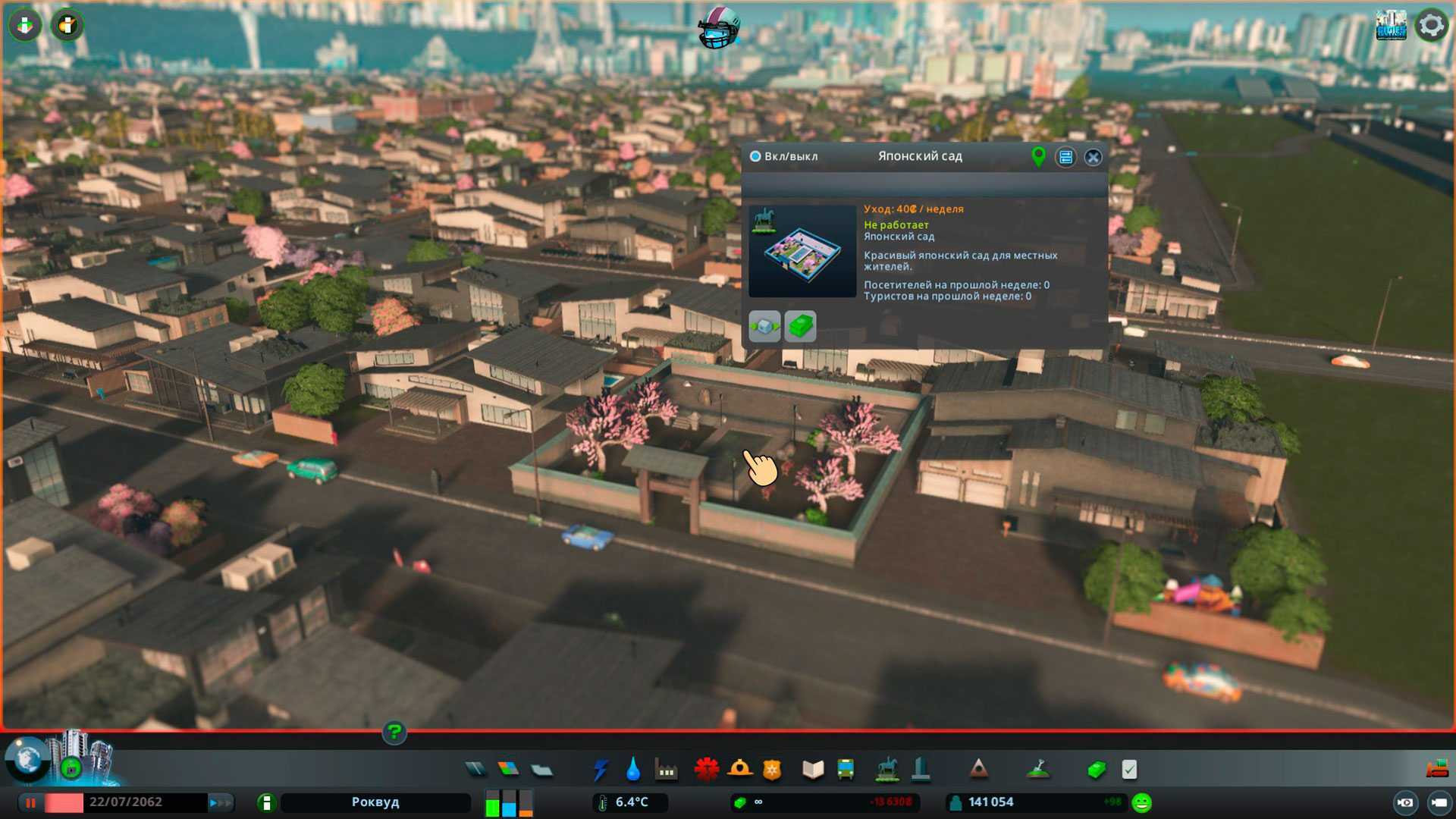Open the budget button with green cash icon
Screen dimensions: 1456x819
tap(800, 326)
